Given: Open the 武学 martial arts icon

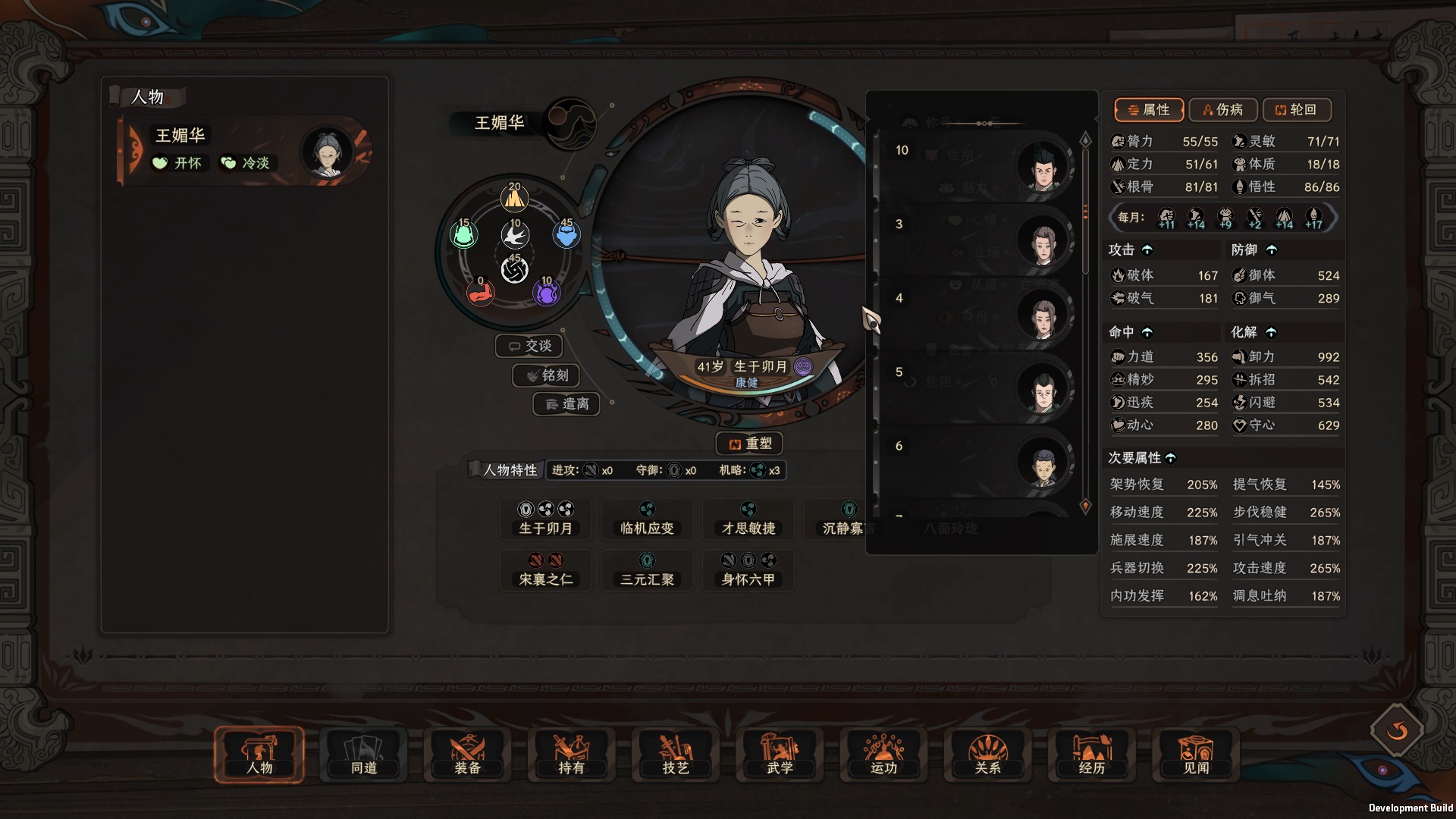Looking at the screenshot, I should click(779, 755).
